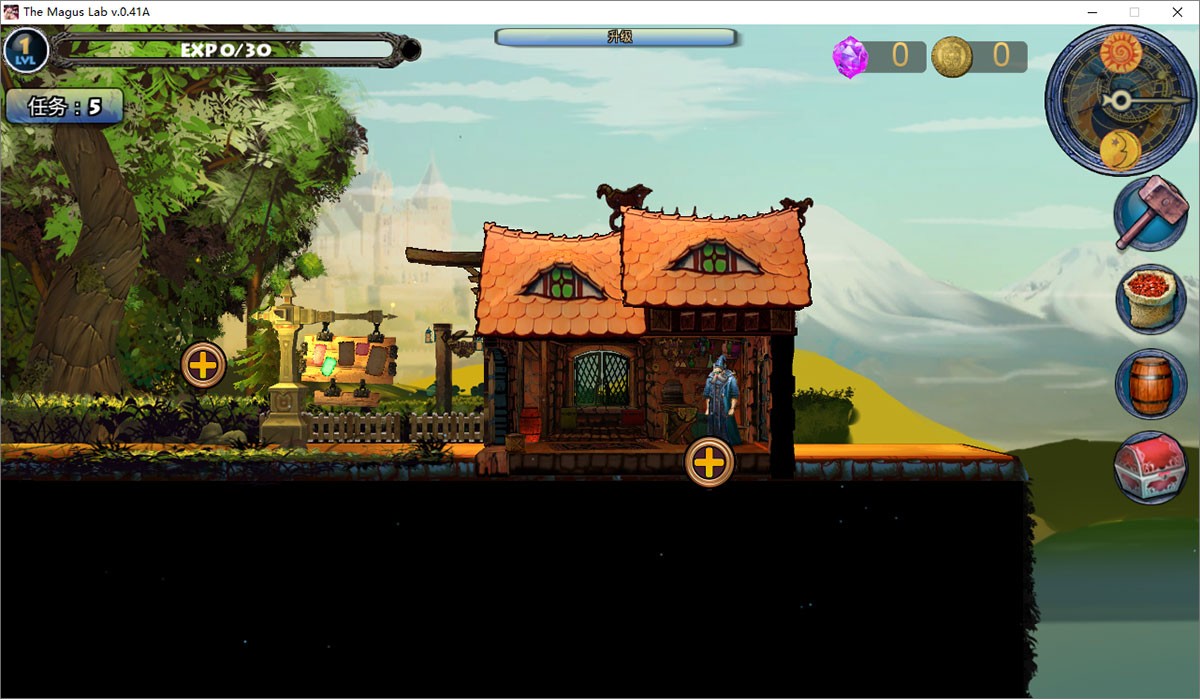Click the level 1 badge
This screenshot has height=699, width=1200.
(x=26, y=50)
